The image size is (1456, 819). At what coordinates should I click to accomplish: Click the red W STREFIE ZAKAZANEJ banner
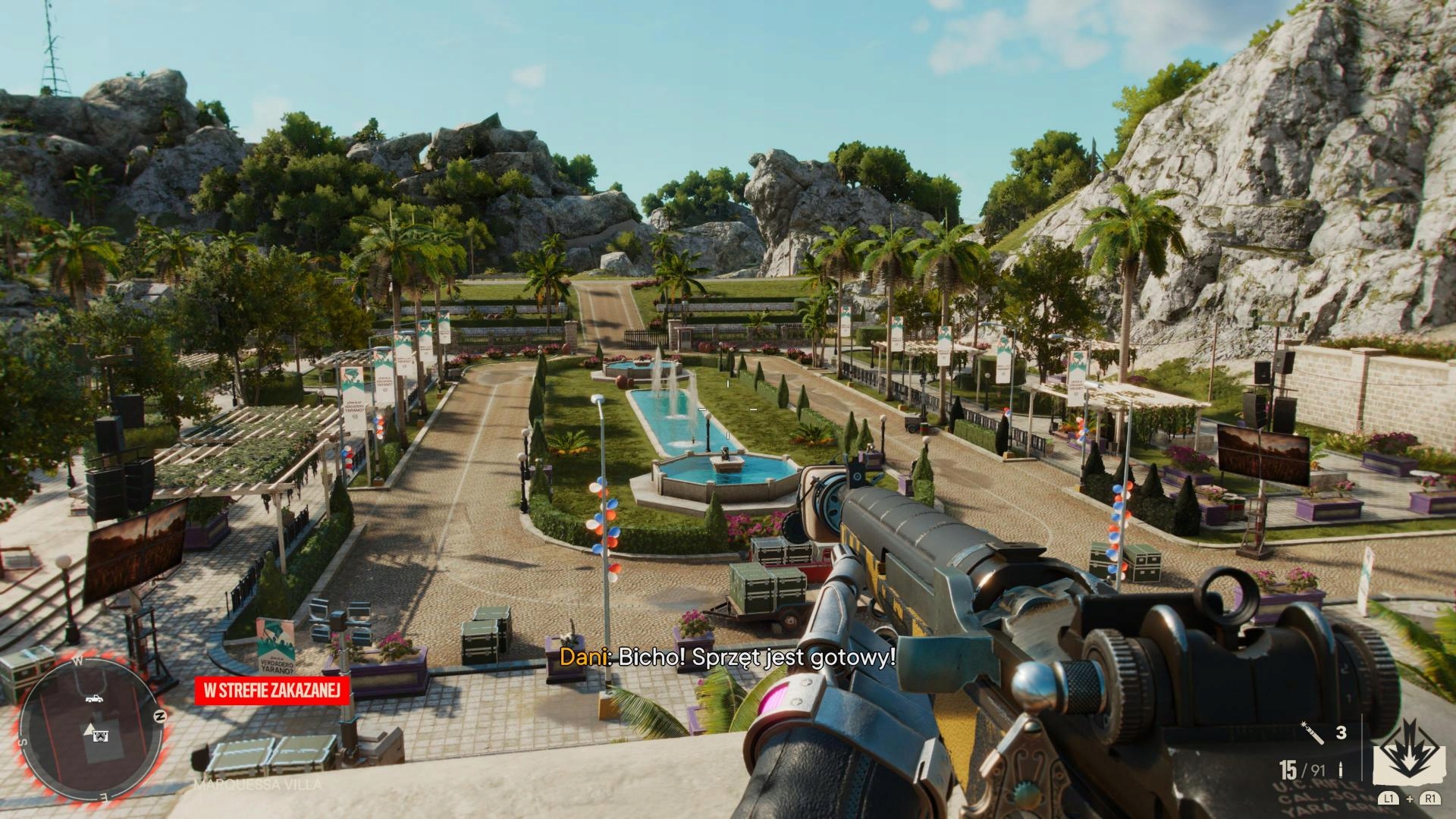tap(272, 690)
